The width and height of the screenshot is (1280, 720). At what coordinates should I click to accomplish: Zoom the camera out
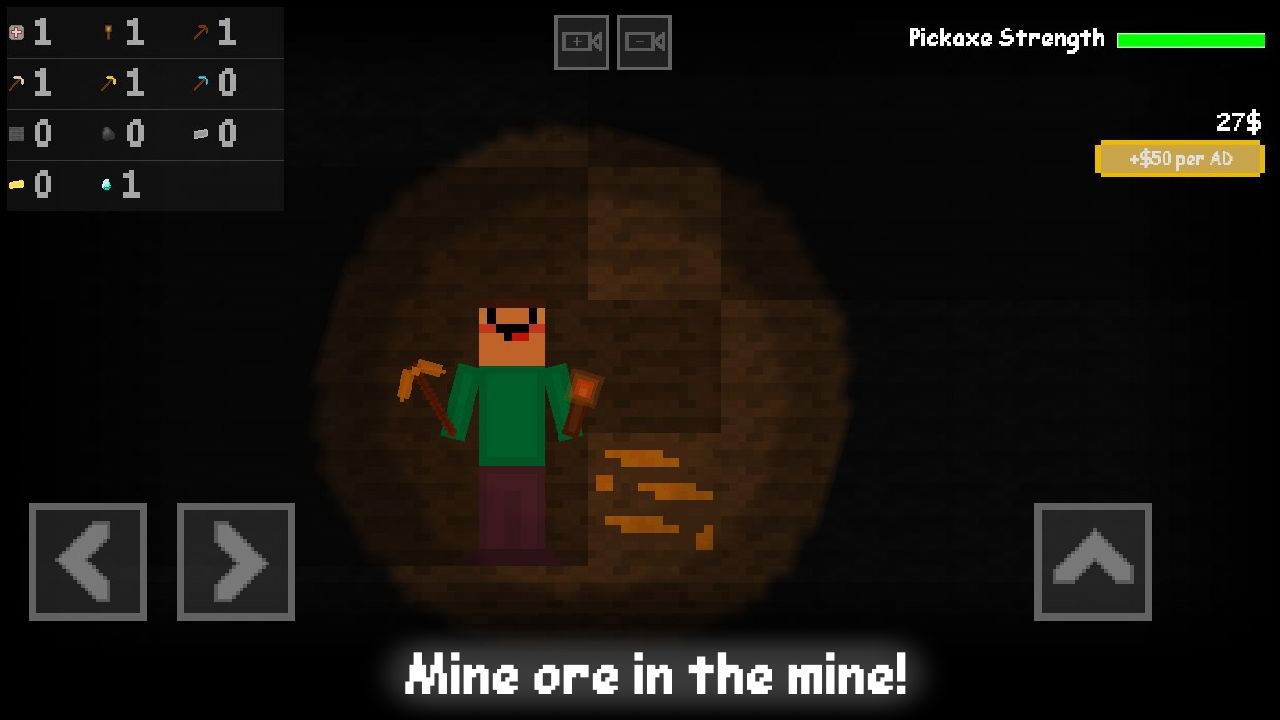(643, 42)
